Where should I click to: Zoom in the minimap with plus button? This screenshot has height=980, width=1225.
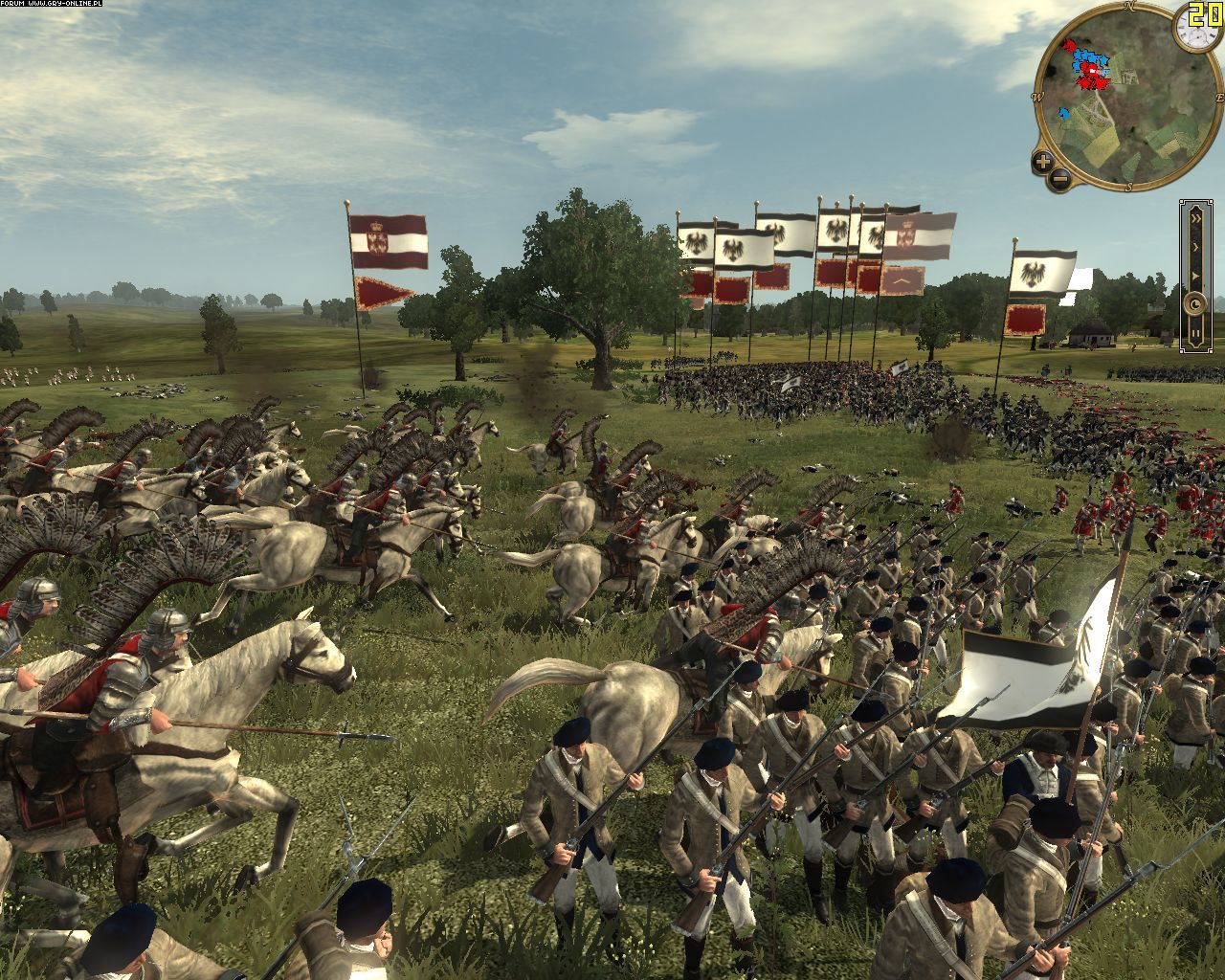click(x=1043, y=161)
